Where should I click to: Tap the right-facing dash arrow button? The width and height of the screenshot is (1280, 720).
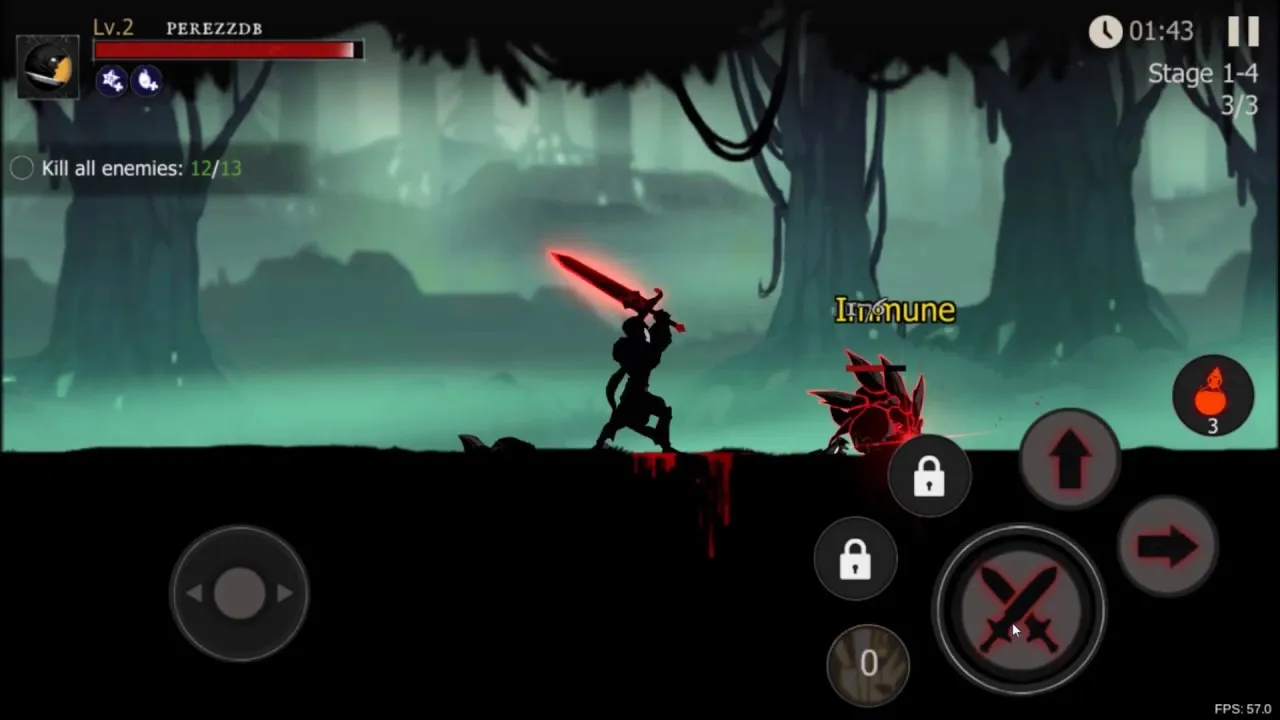click(x=1168, y=547)
